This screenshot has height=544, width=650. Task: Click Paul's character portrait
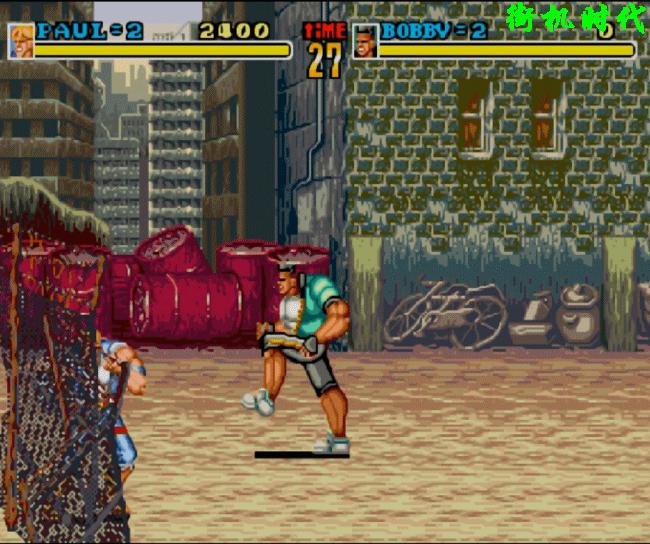click(21, 41)
